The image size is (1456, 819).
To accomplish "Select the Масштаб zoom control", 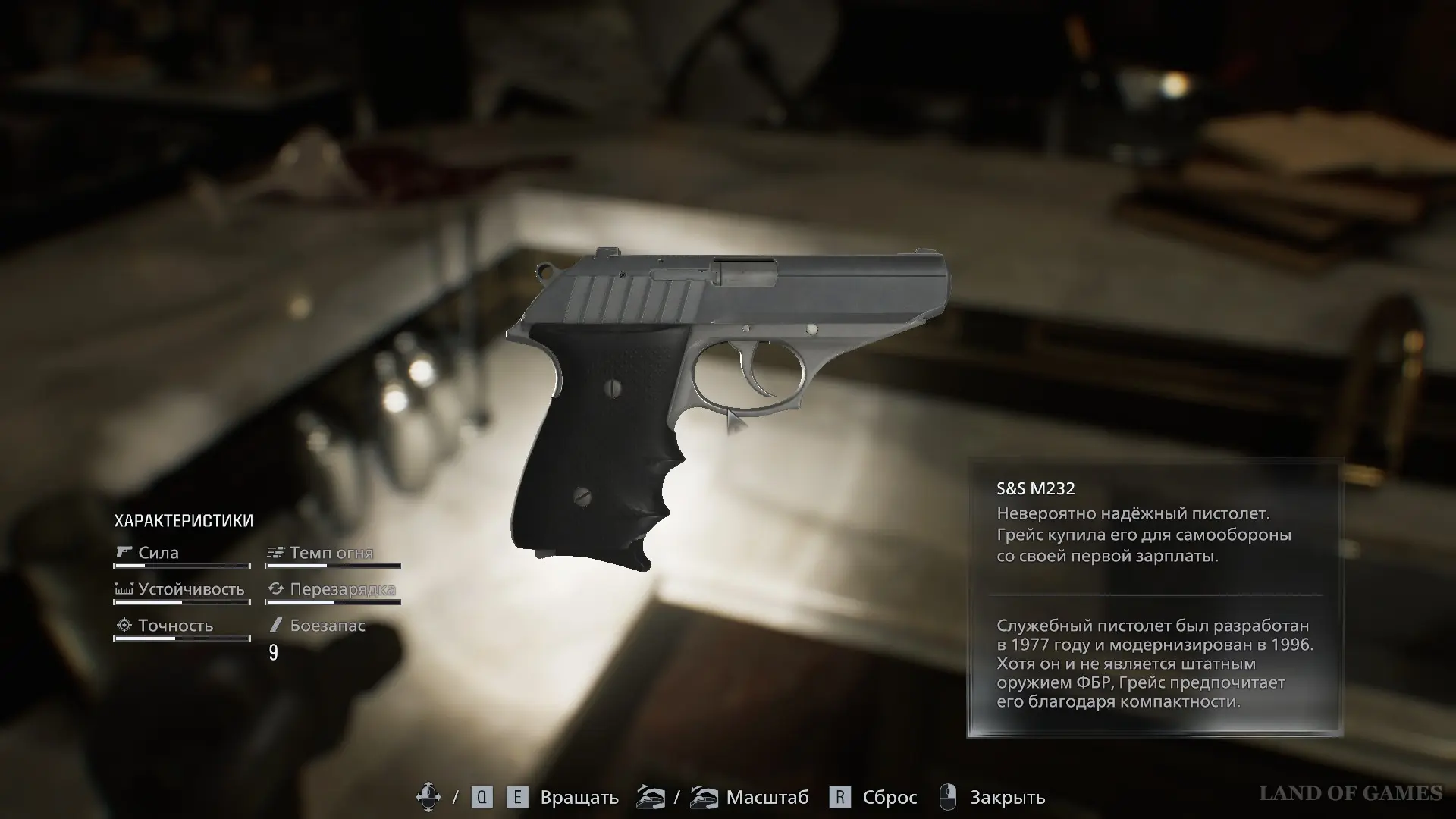I will click(767, 798).
